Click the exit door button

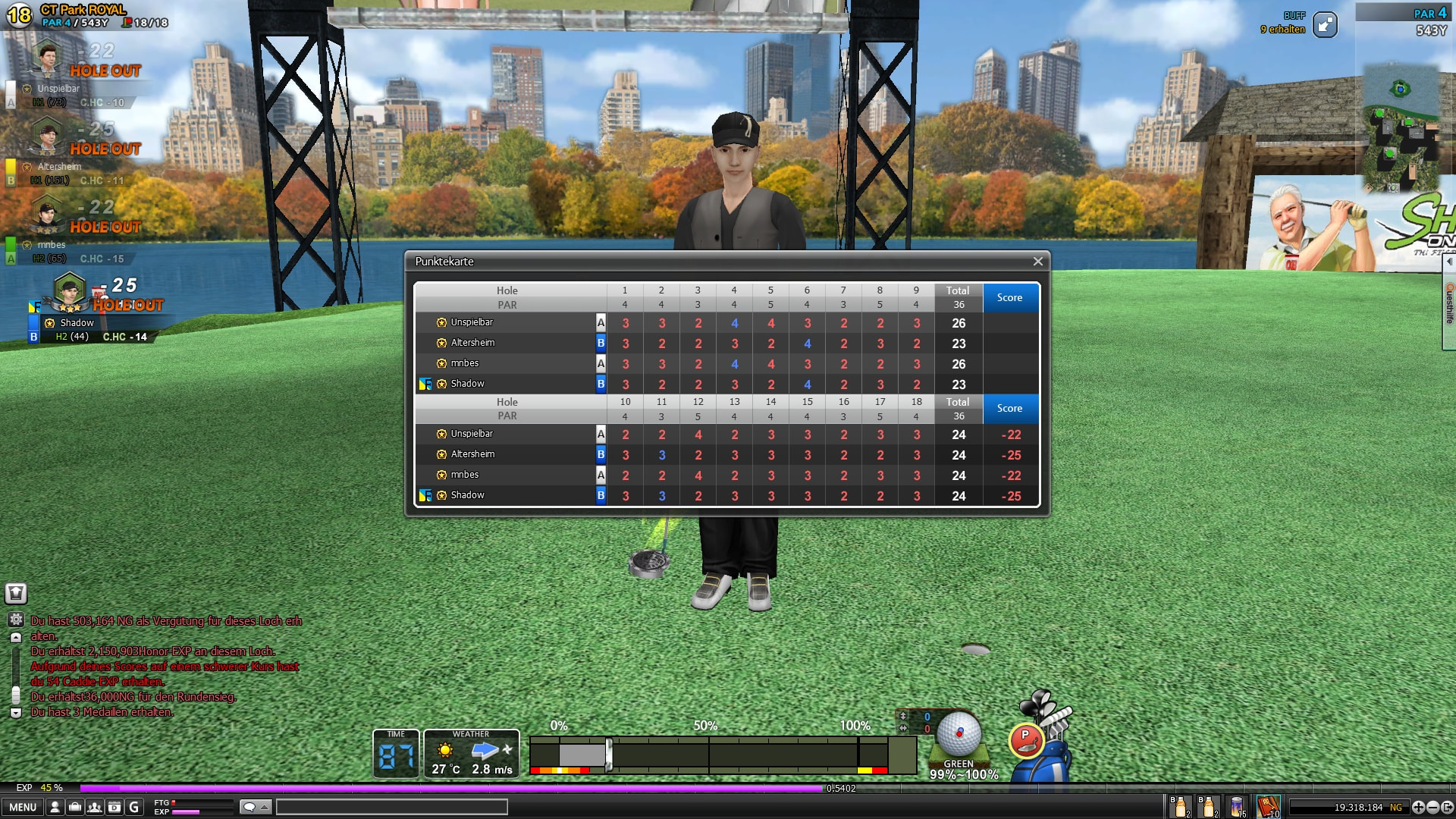point(1447,808)
